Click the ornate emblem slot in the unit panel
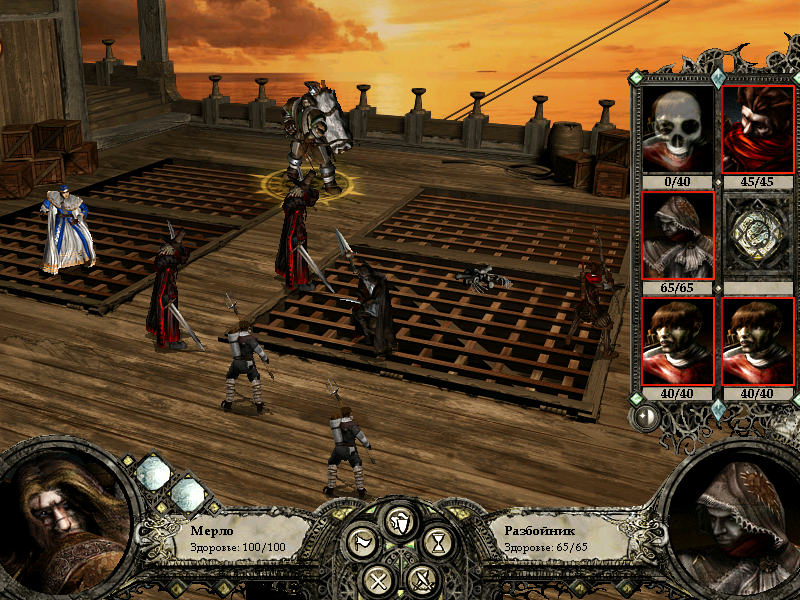 coord(757,236)
